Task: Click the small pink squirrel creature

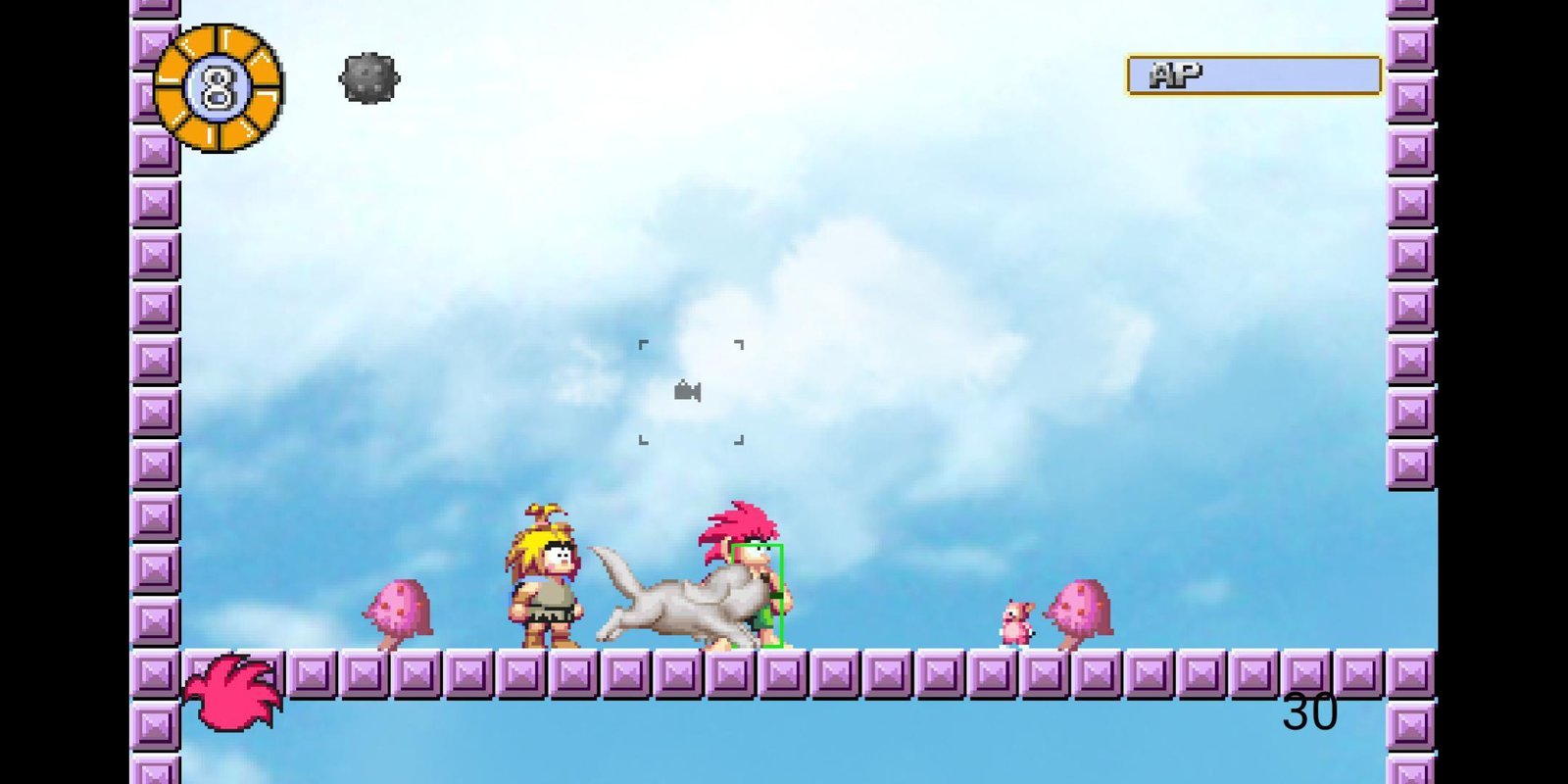Action: pyautogui.click(x=1019, y=623)
